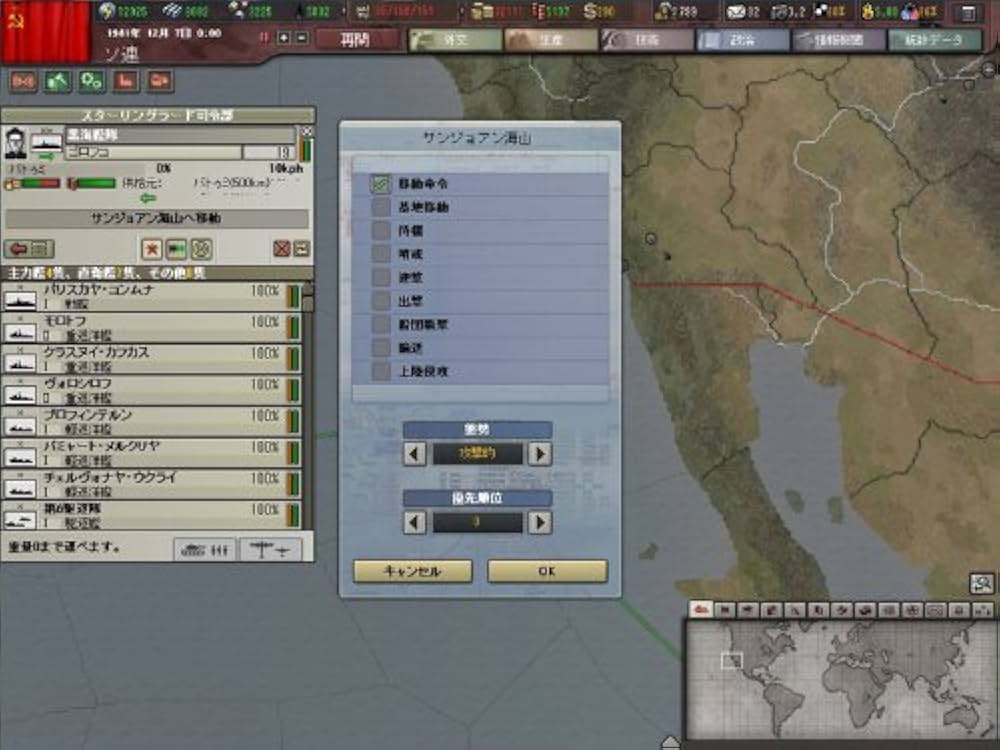This screenshot has width=1000, height=750.
Task: Resume the game with 再開 button
Action: [357, 40]
